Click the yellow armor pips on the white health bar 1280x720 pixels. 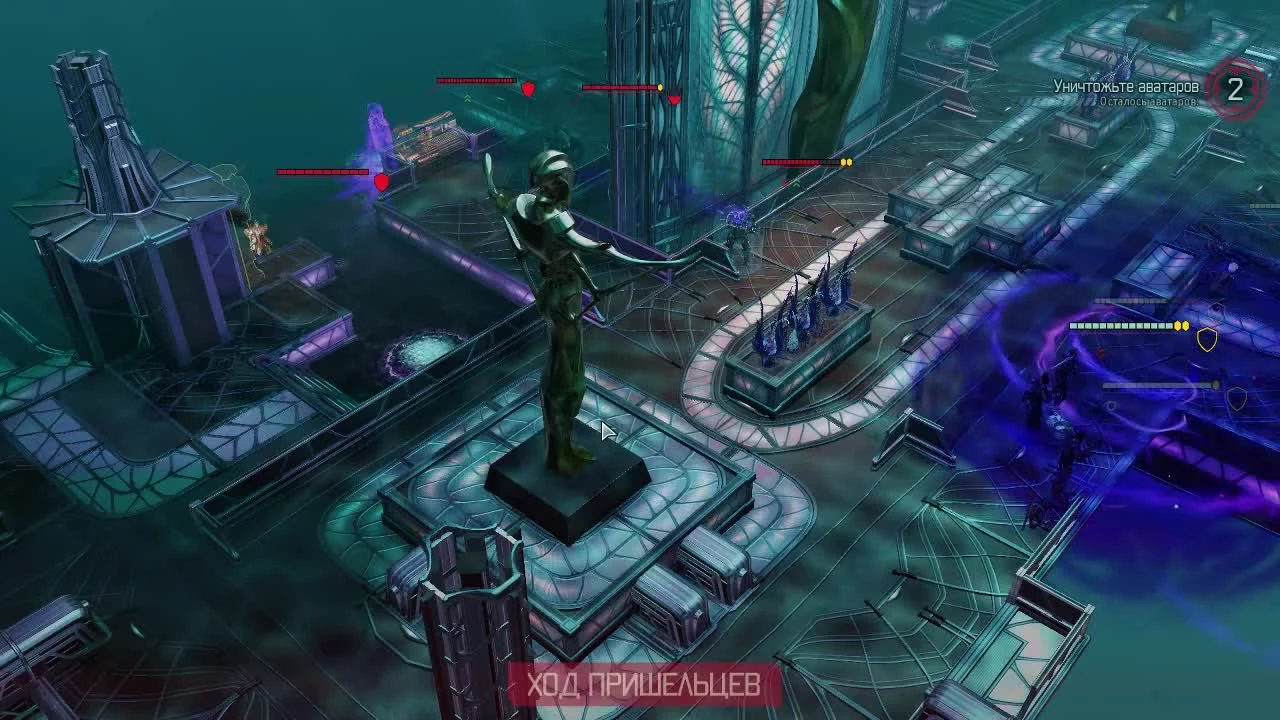point(1180,326)
